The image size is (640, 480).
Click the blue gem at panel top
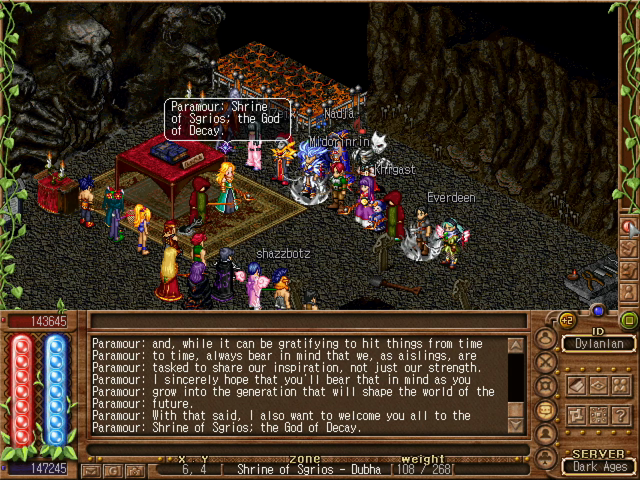click(x=597, y=309)
